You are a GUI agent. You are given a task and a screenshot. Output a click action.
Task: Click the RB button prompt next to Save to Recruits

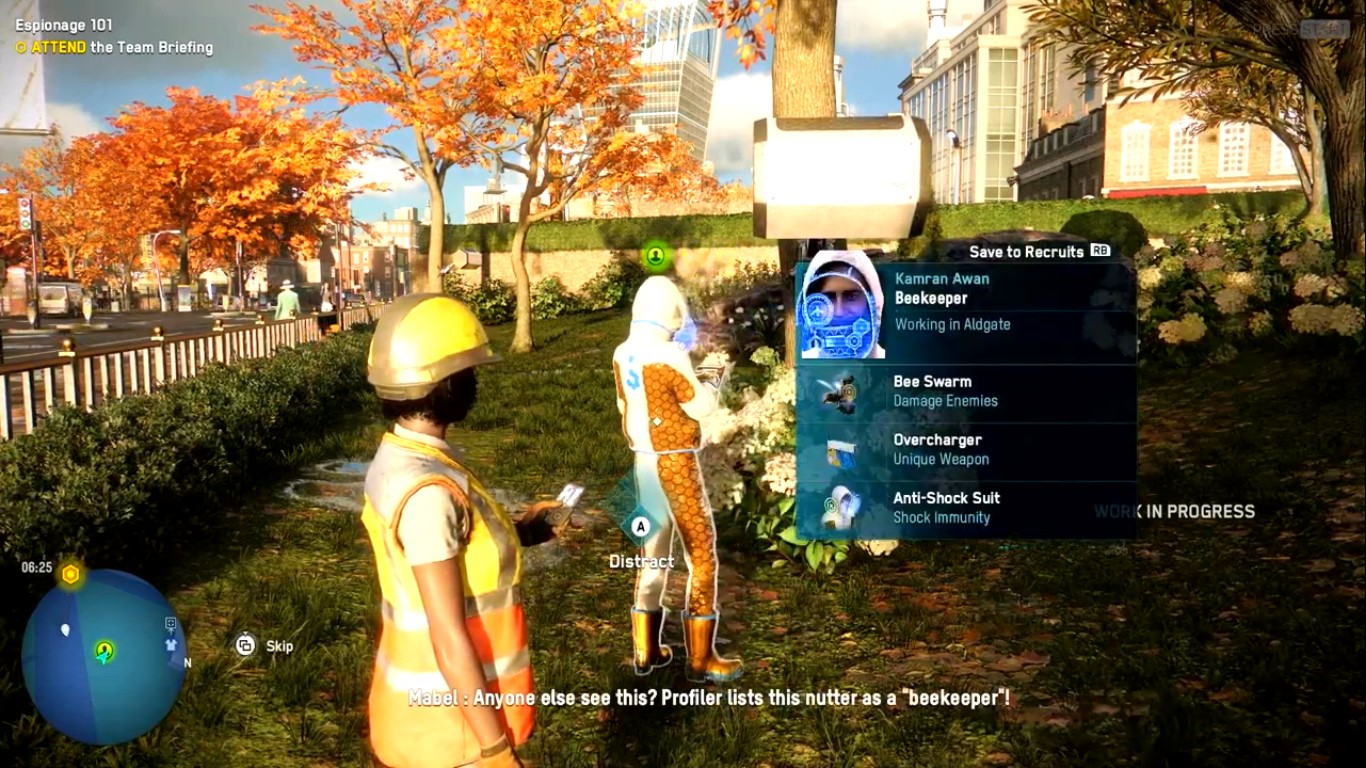click(x=1098, y=252)
